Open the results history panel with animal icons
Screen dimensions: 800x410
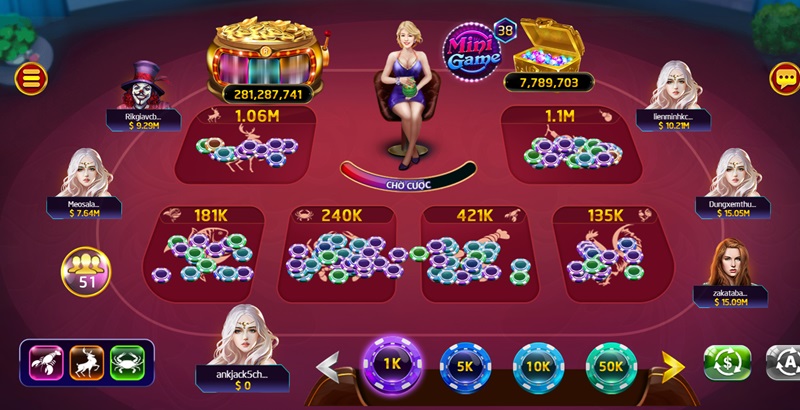(87, 362)
